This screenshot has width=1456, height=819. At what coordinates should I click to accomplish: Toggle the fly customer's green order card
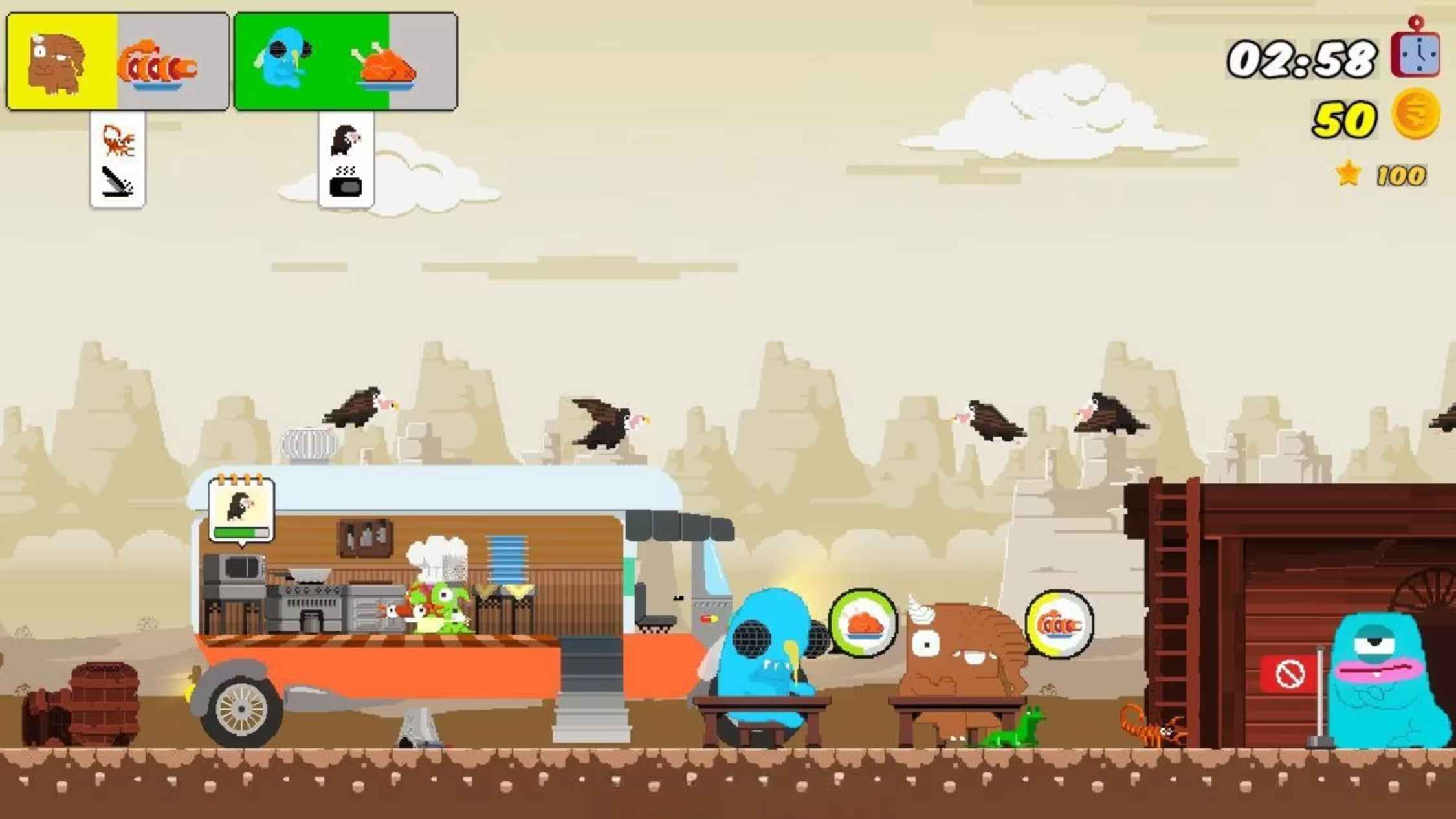click(285, 61)
